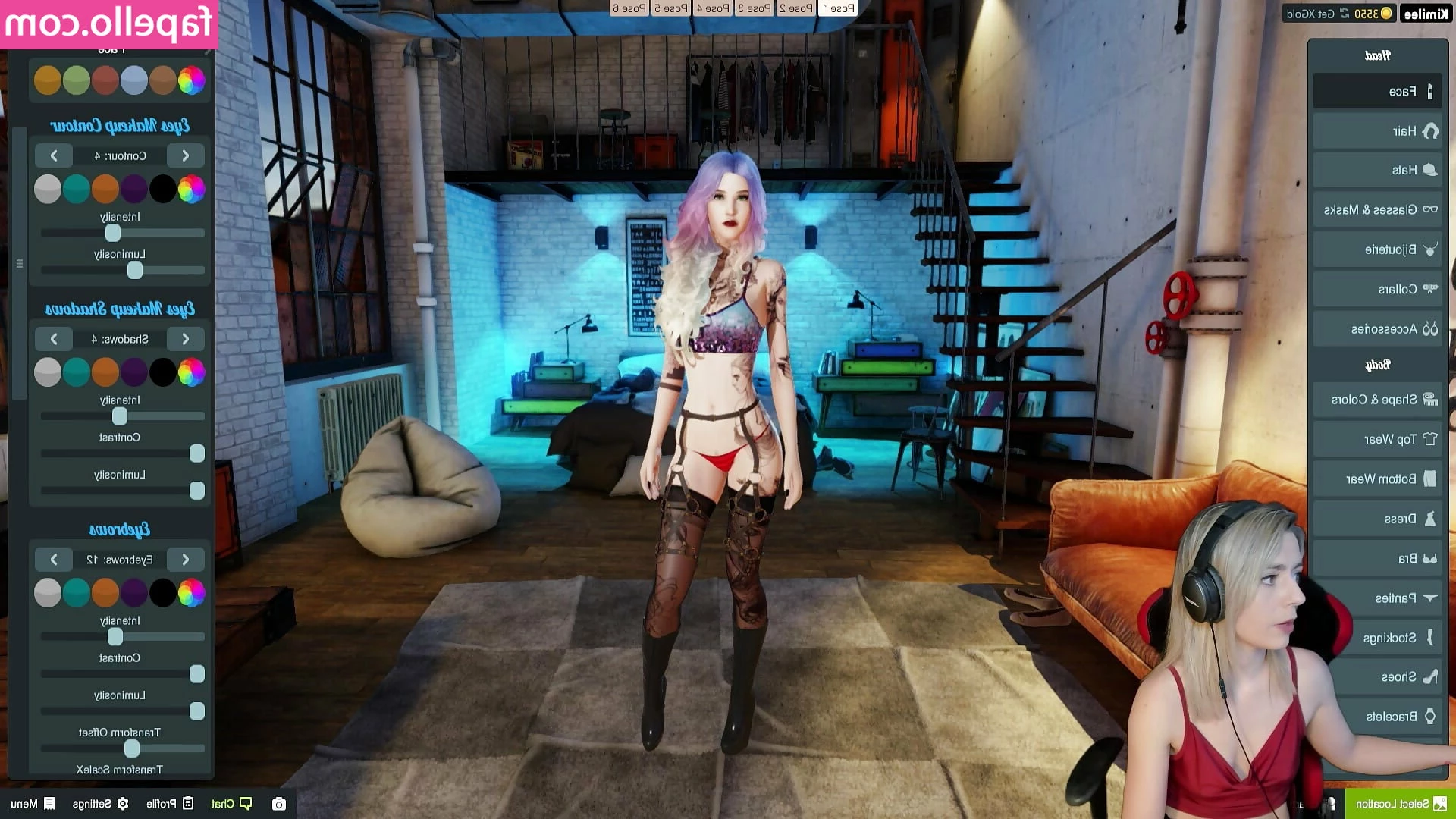
Task: Pick black swatch under Eyes Makeup Contour
Action: pos(162,189)
